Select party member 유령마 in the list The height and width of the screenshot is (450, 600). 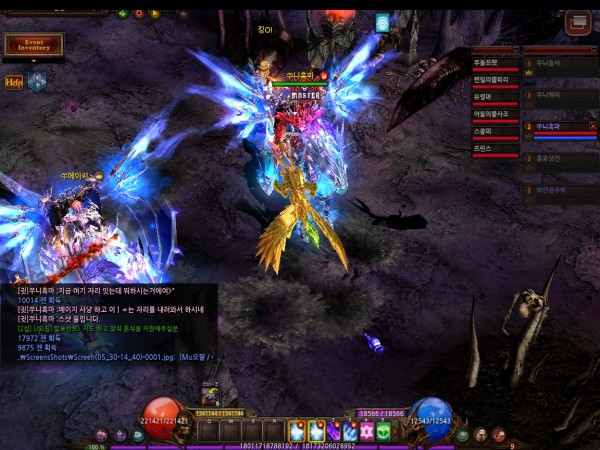(x=494, y=97)
